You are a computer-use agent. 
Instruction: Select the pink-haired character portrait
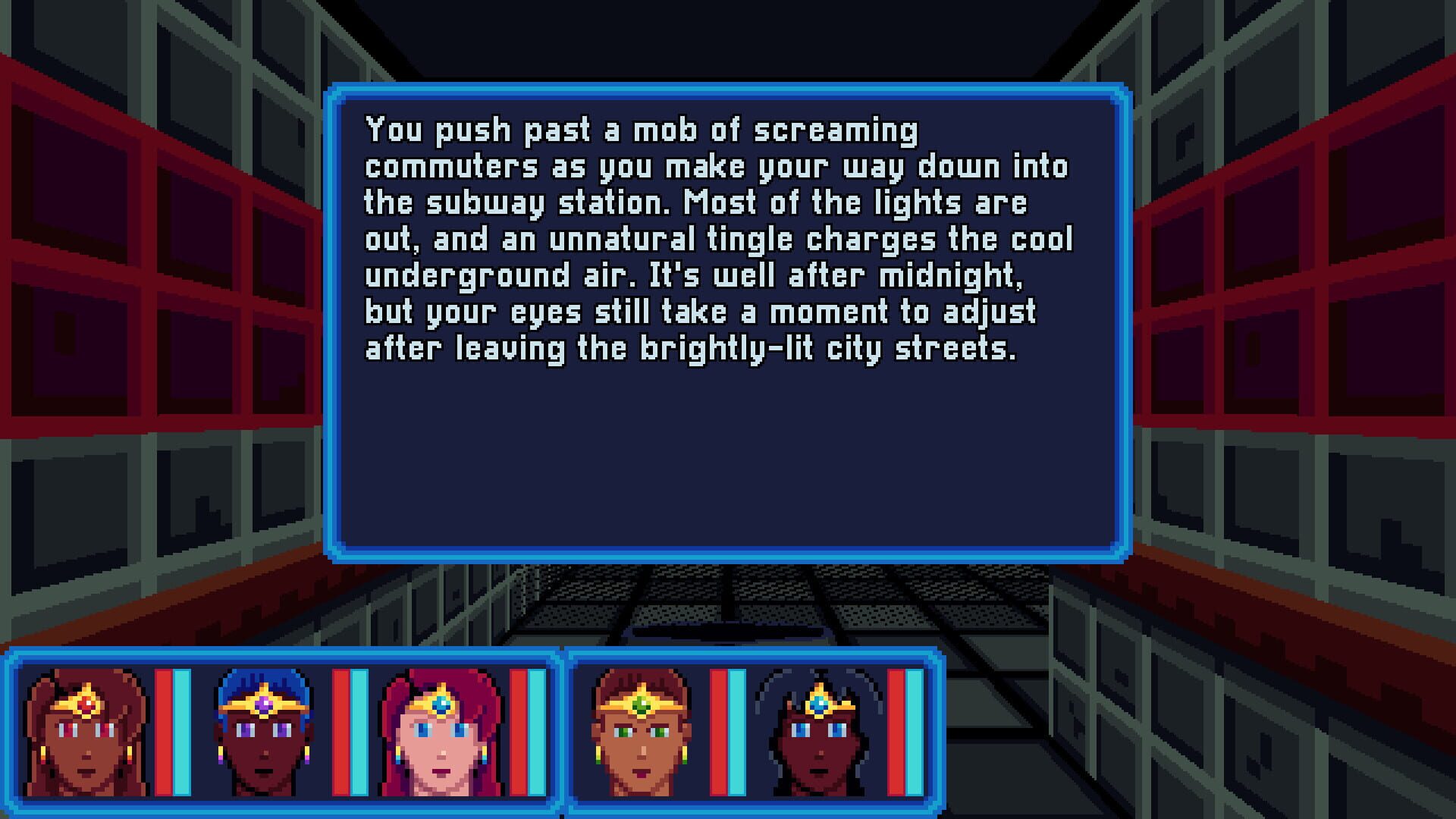pos(440,739)
